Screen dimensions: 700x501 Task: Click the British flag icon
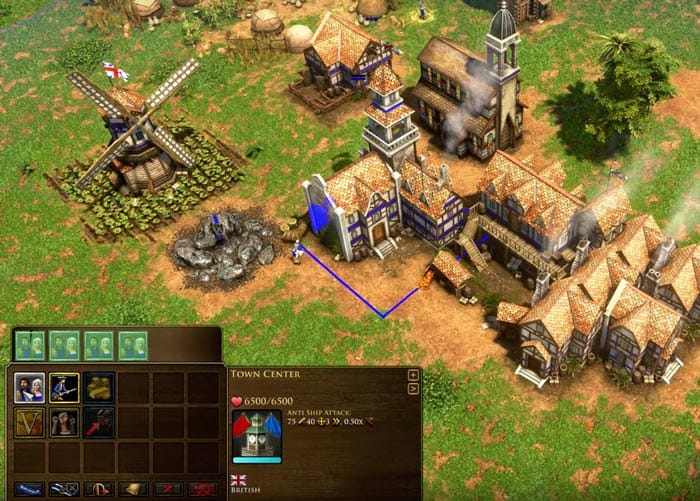[239, 480]
